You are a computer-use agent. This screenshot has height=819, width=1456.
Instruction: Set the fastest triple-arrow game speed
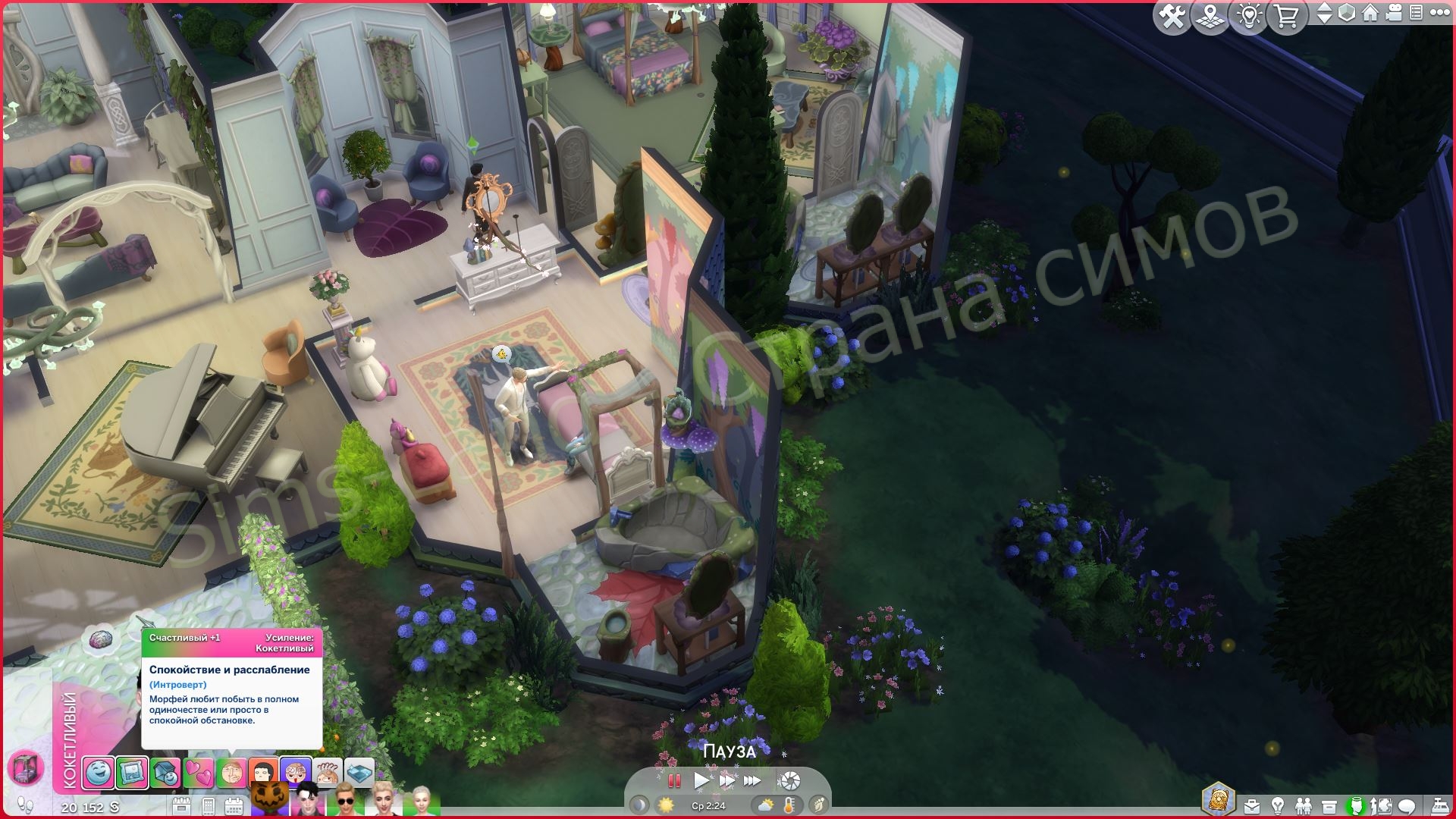(x=752, y=780)
